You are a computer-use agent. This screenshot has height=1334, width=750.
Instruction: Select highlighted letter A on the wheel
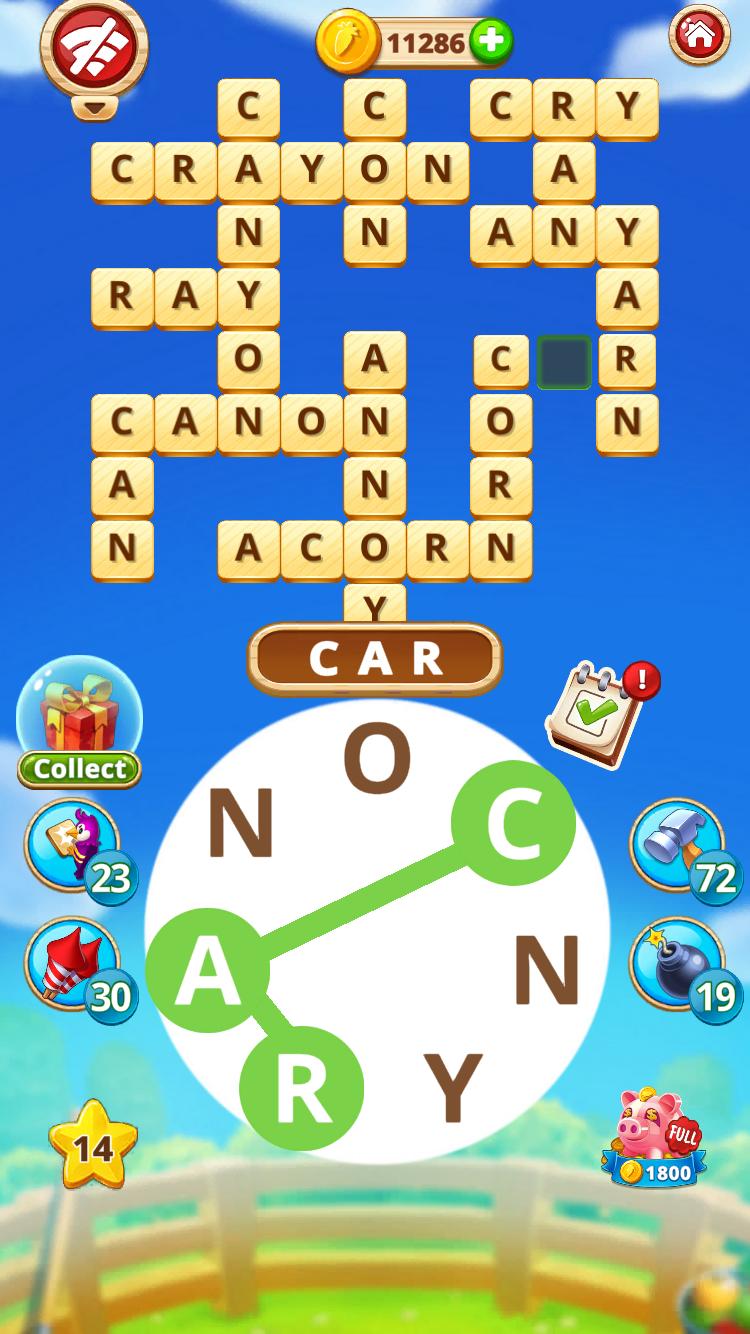207,970
